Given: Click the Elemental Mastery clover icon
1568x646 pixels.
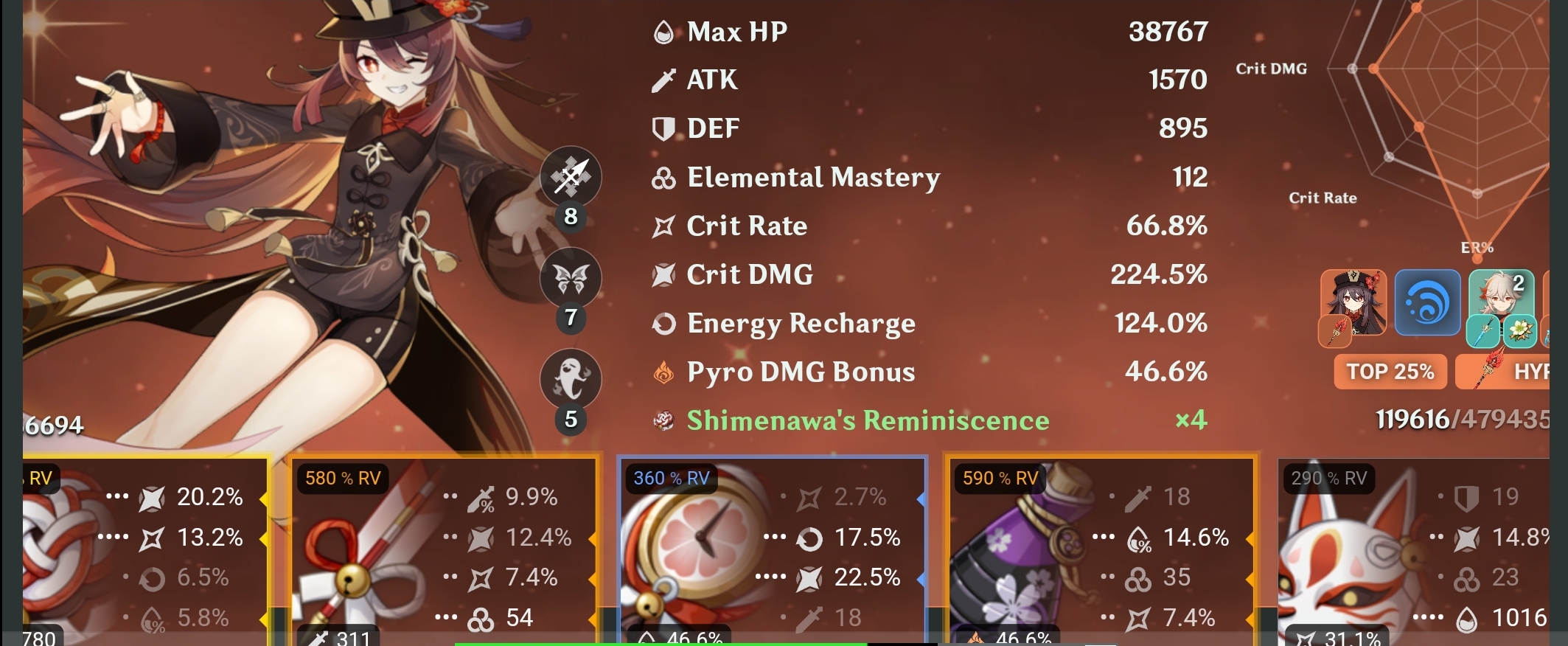Looking at the screenshot, I should click(662, 177).
